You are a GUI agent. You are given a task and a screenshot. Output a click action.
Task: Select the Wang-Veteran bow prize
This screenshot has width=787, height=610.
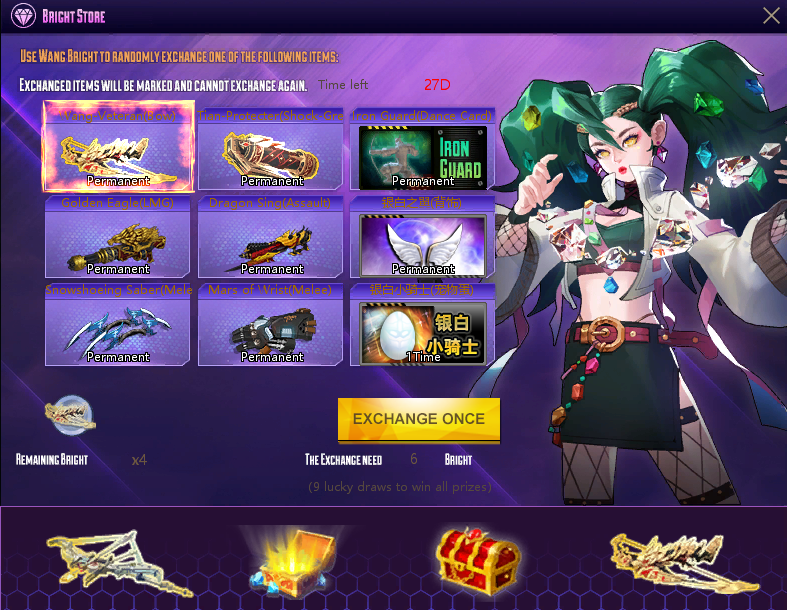[119, 150]
